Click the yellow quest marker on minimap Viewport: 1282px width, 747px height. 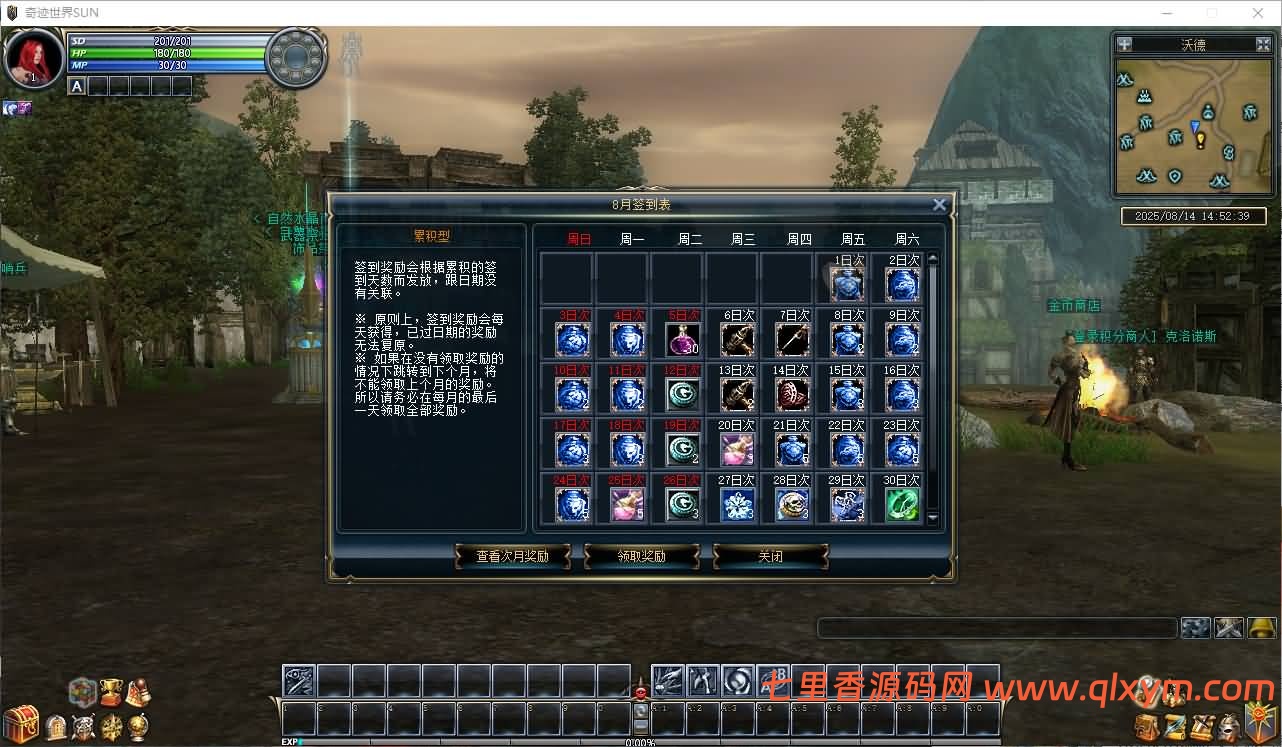click(x=1200, y=140)
